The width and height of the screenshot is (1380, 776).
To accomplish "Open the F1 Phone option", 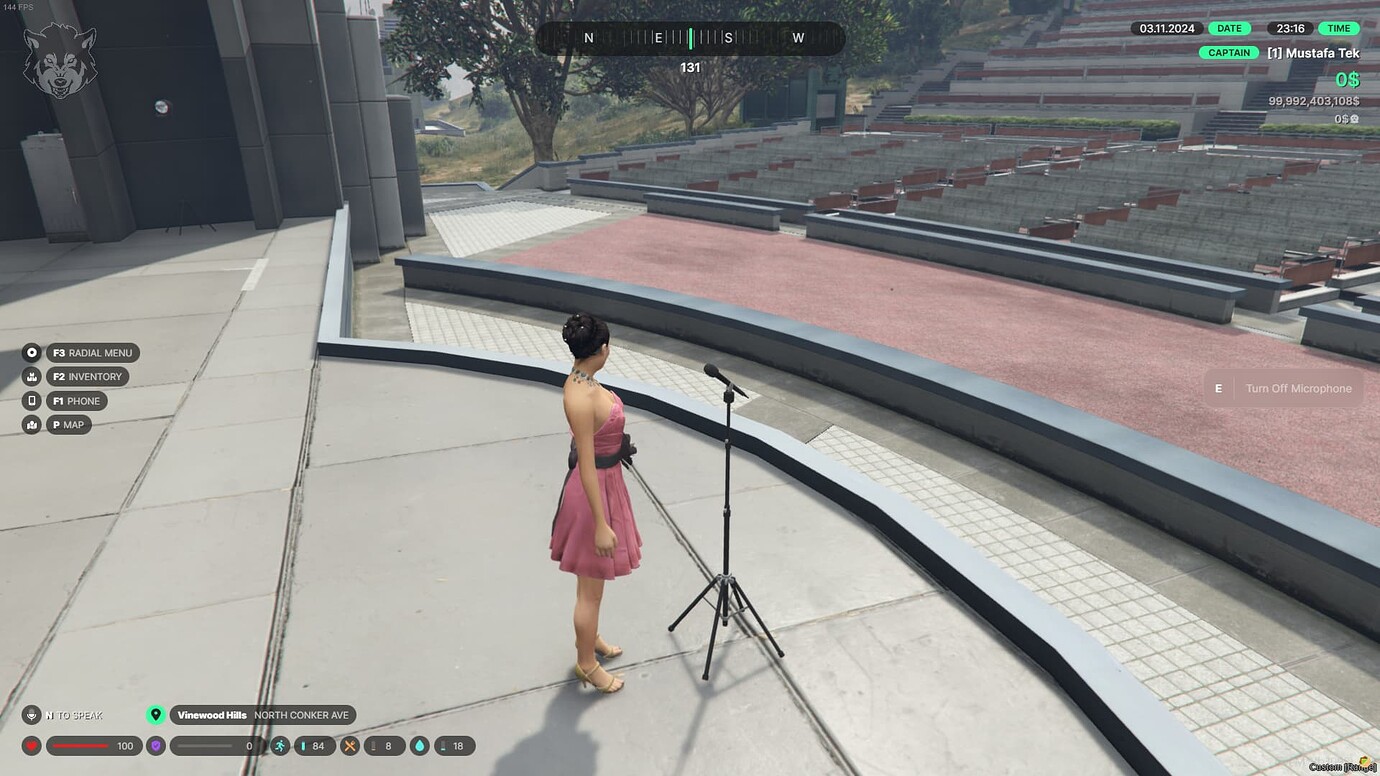I will pos(76,400).
